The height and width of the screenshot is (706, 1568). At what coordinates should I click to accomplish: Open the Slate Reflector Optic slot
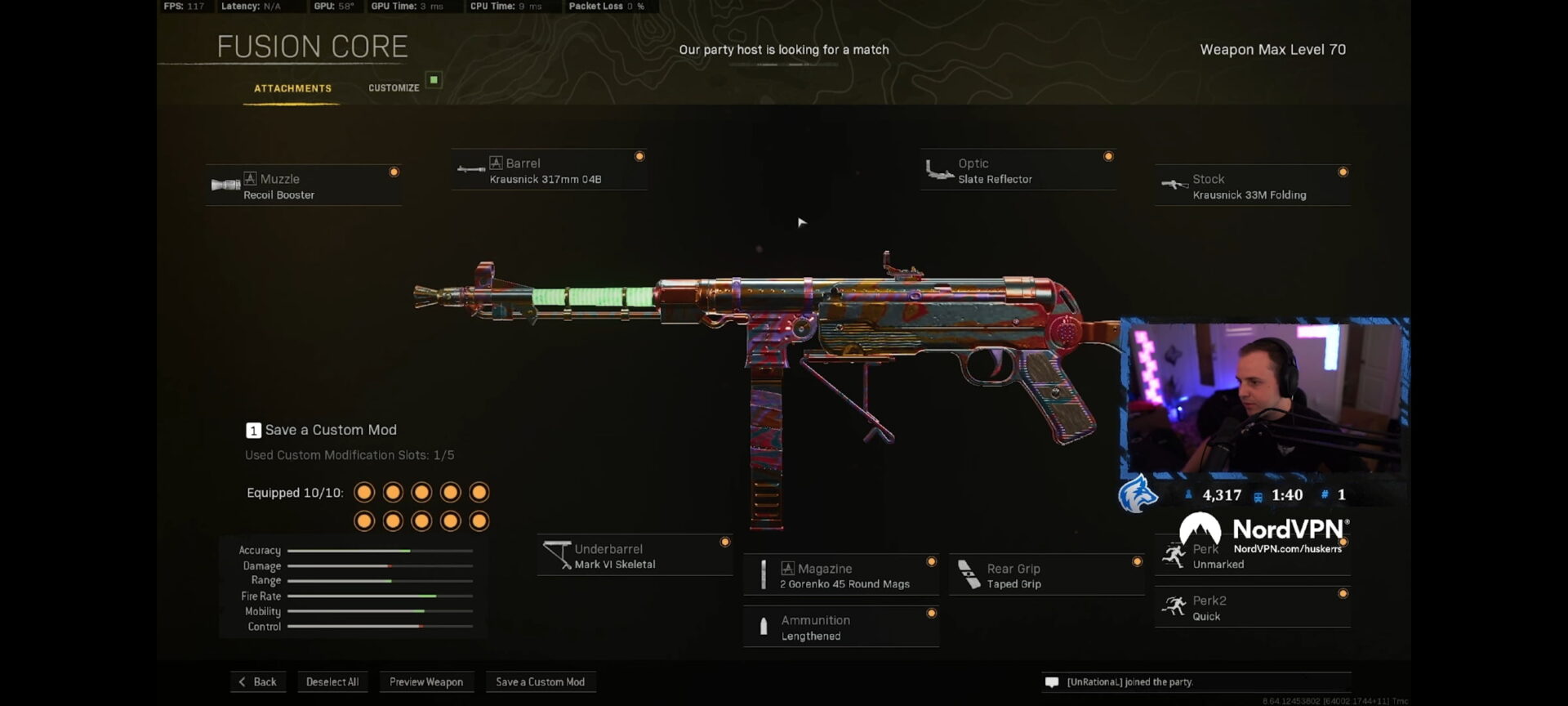[1018, 171]
